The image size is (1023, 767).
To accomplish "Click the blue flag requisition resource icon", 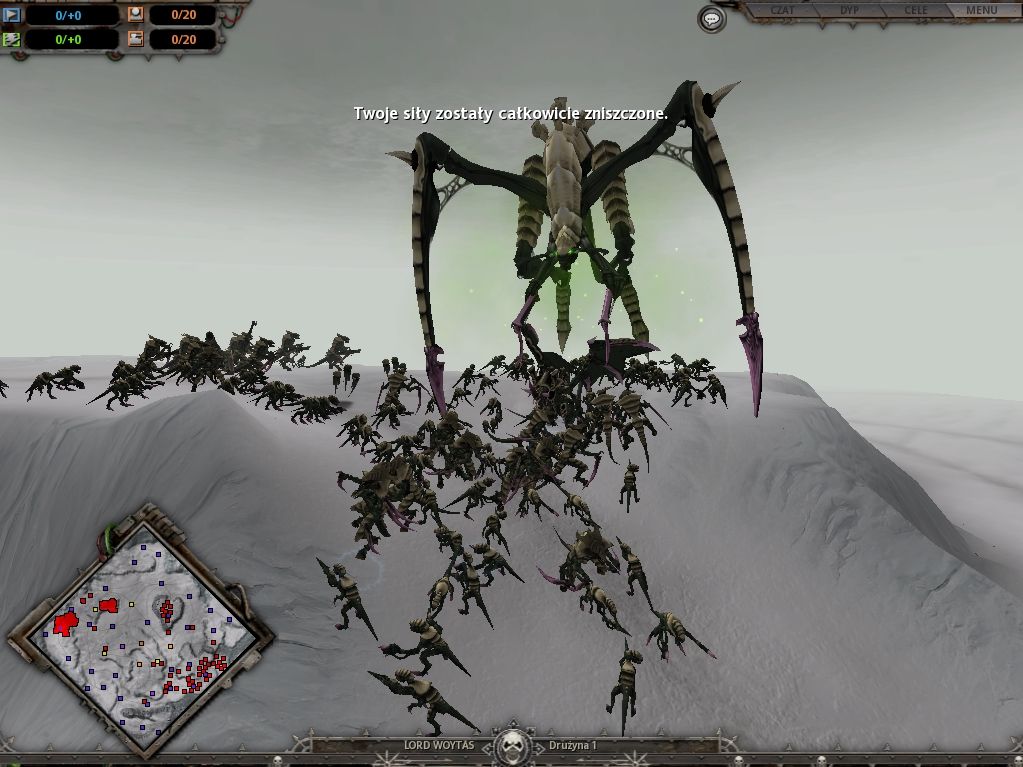I will [x=12, y=15].
